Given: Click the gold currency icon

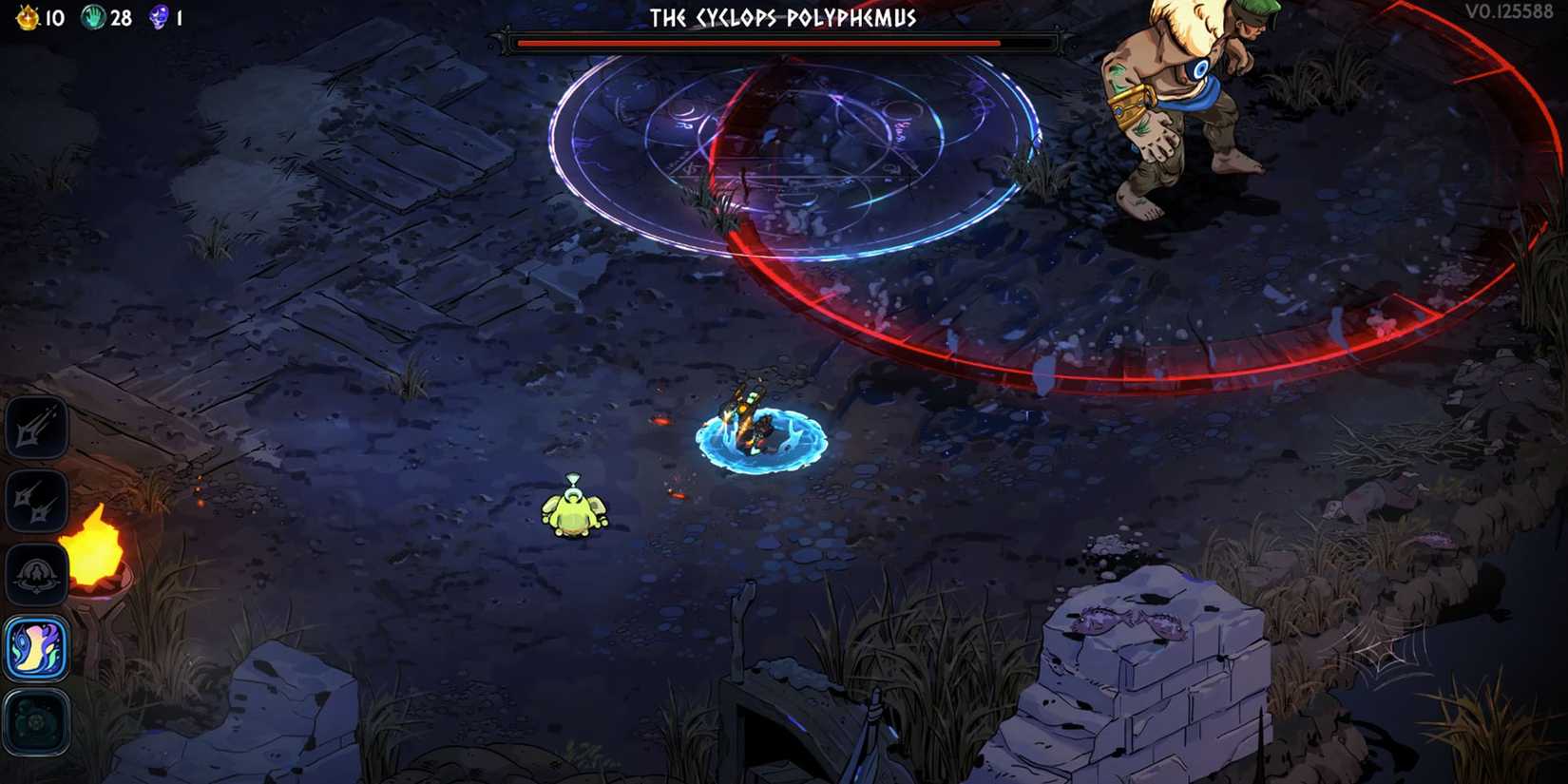Looking at the screenshot, I should 29,16.
